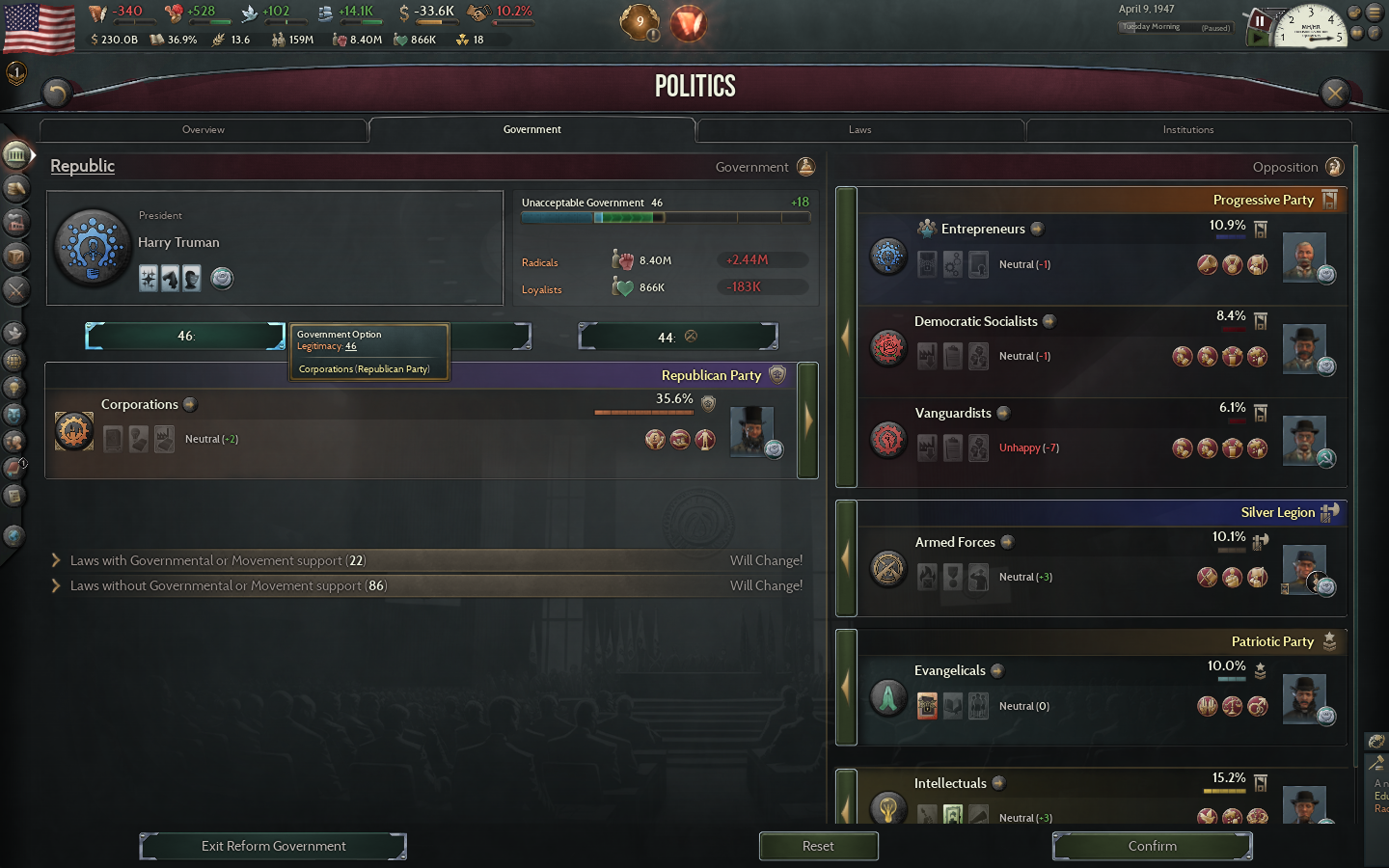Image resolution: width=1389 pixels, height=868 pixels.
Task: Exit Reform Government mode
Action: point(273,846)
